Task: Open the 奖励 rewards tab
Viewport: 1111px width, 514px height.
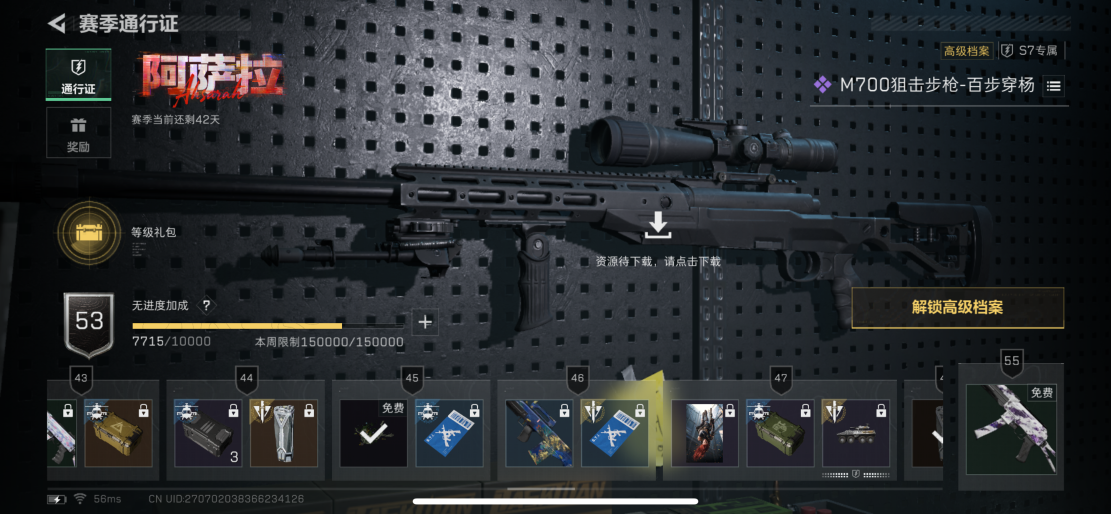Action: click(x=78, y=133)
